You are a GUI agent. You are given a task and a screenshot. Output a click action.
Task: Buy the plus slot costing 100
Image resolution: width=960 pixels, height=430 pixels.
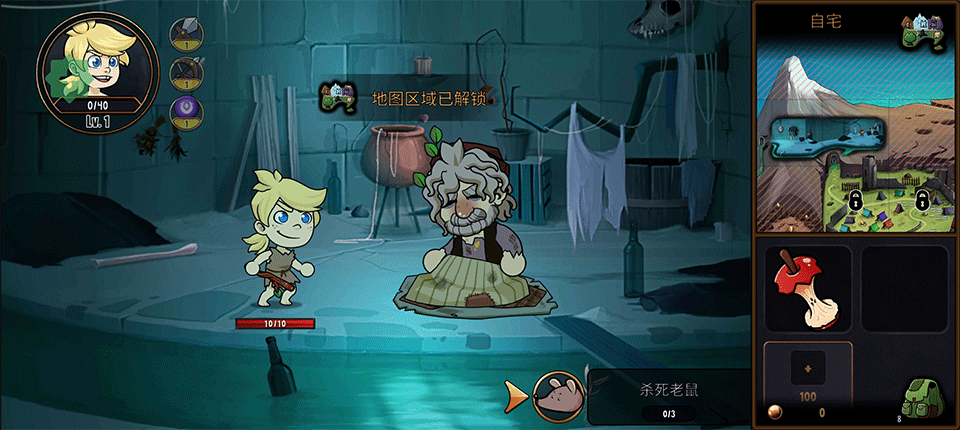[x=807, y=372]
